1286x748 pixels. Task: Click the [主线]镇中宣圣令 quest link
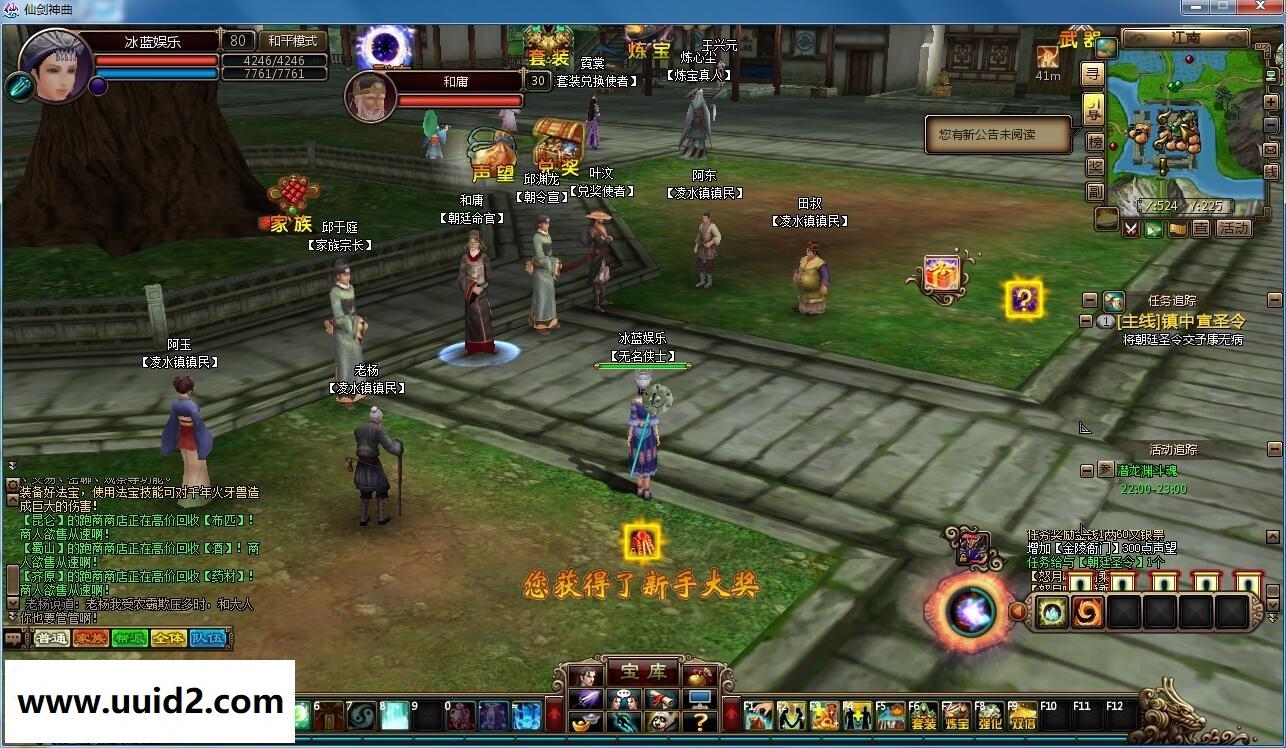1180,321
